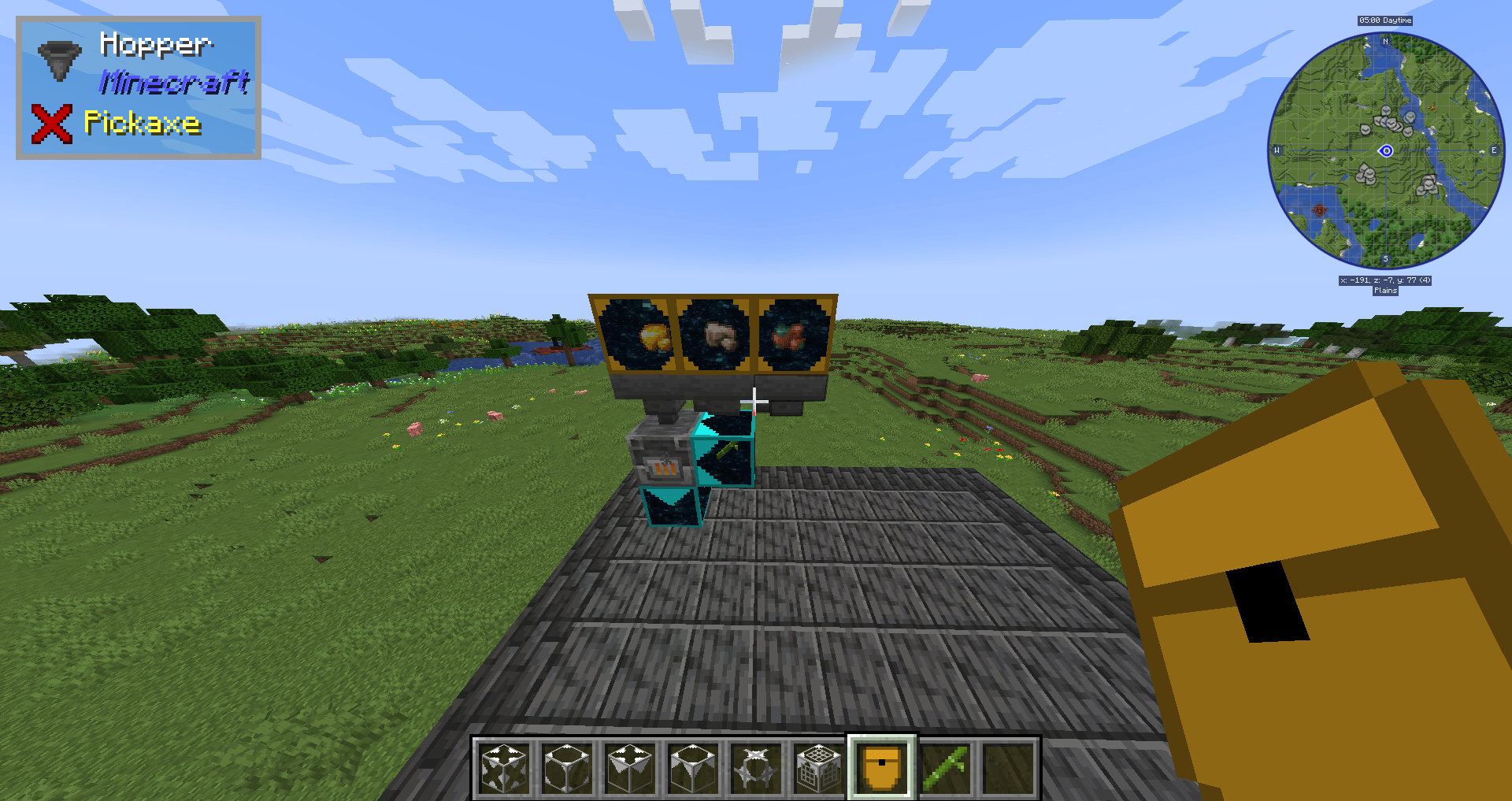The image size is (1512, 801).
Task: Click the Plains biome label under the minimap
Action: [x=1386, y=291]
